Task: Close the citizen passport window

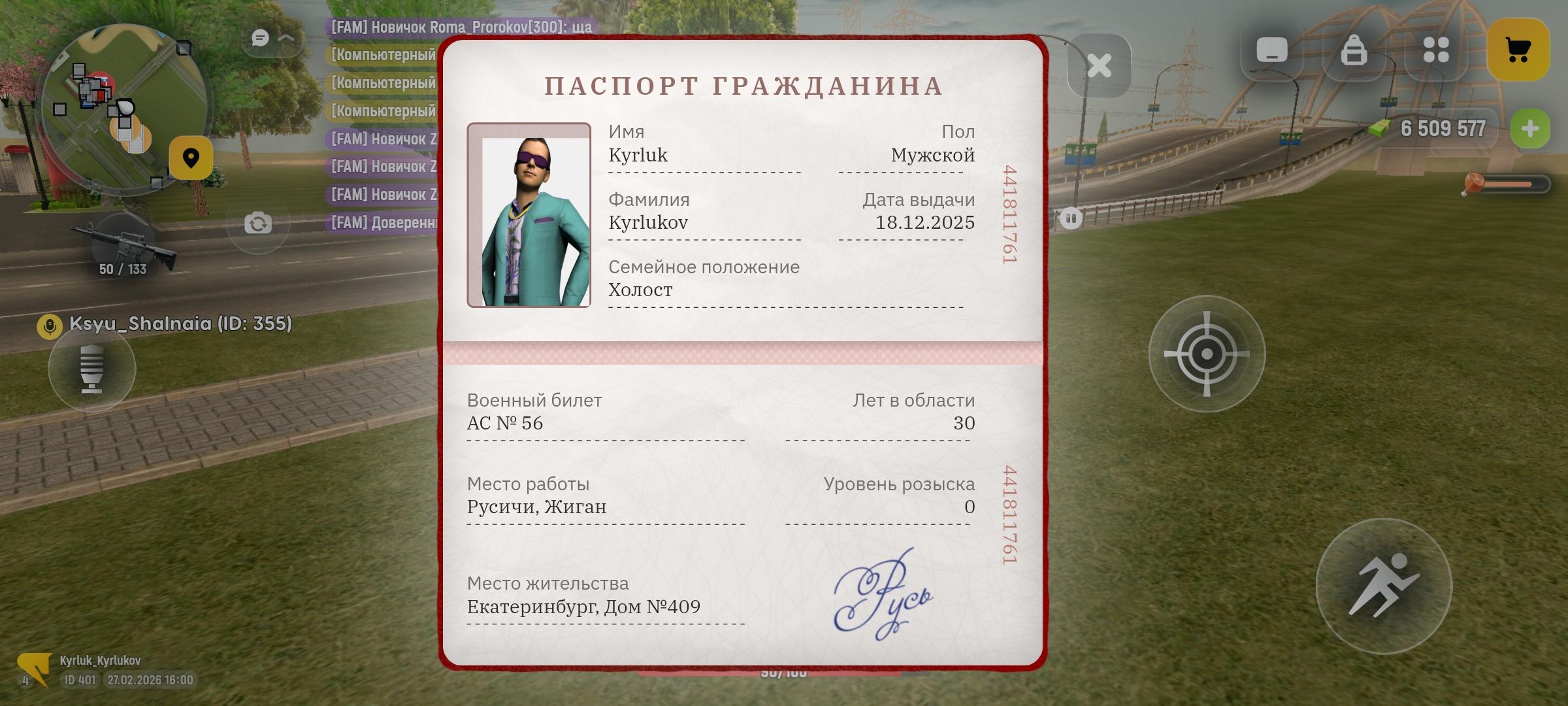Action: [x=1099, y=65]
